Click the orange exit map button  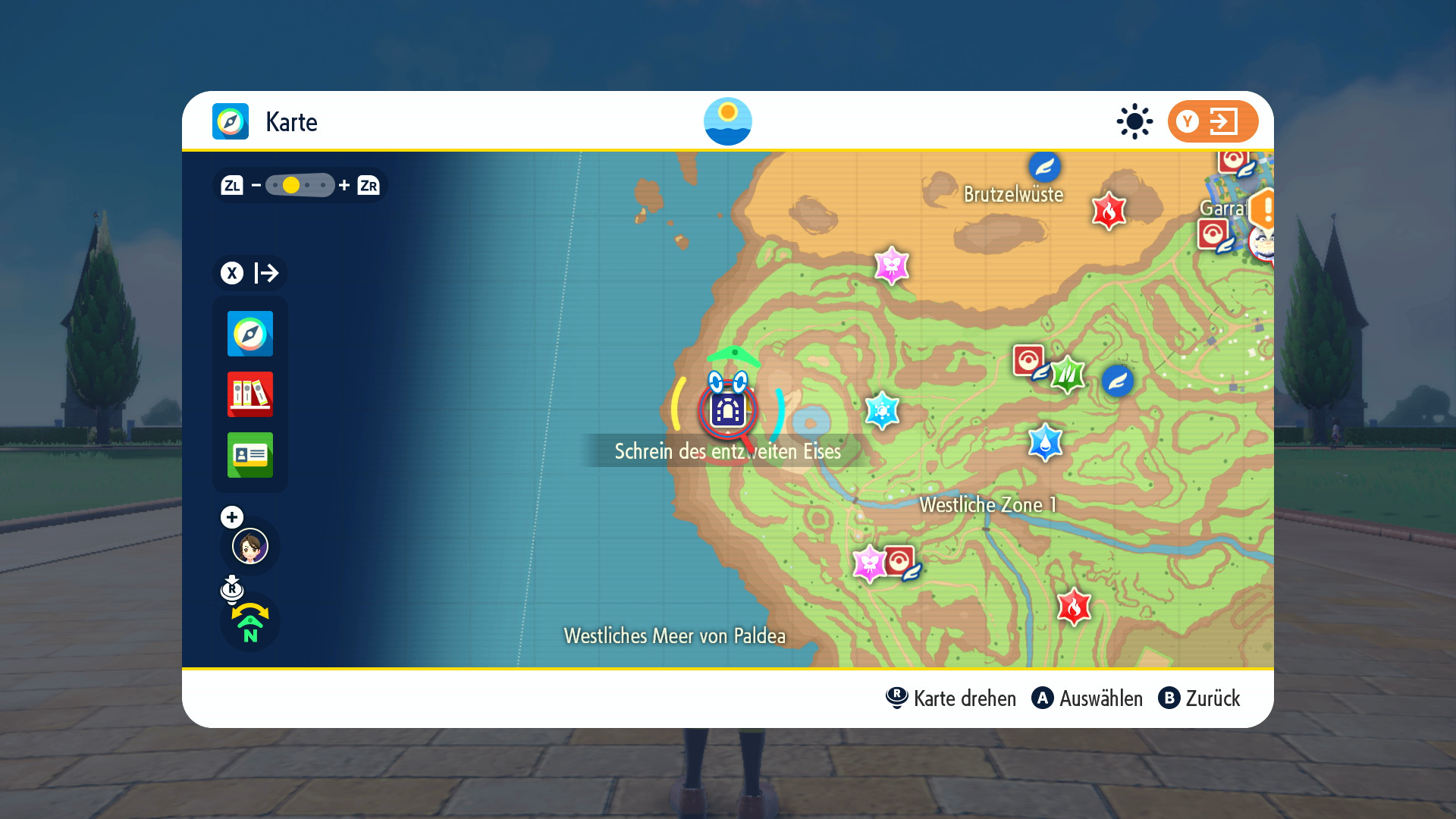[x=1212, y=121]
